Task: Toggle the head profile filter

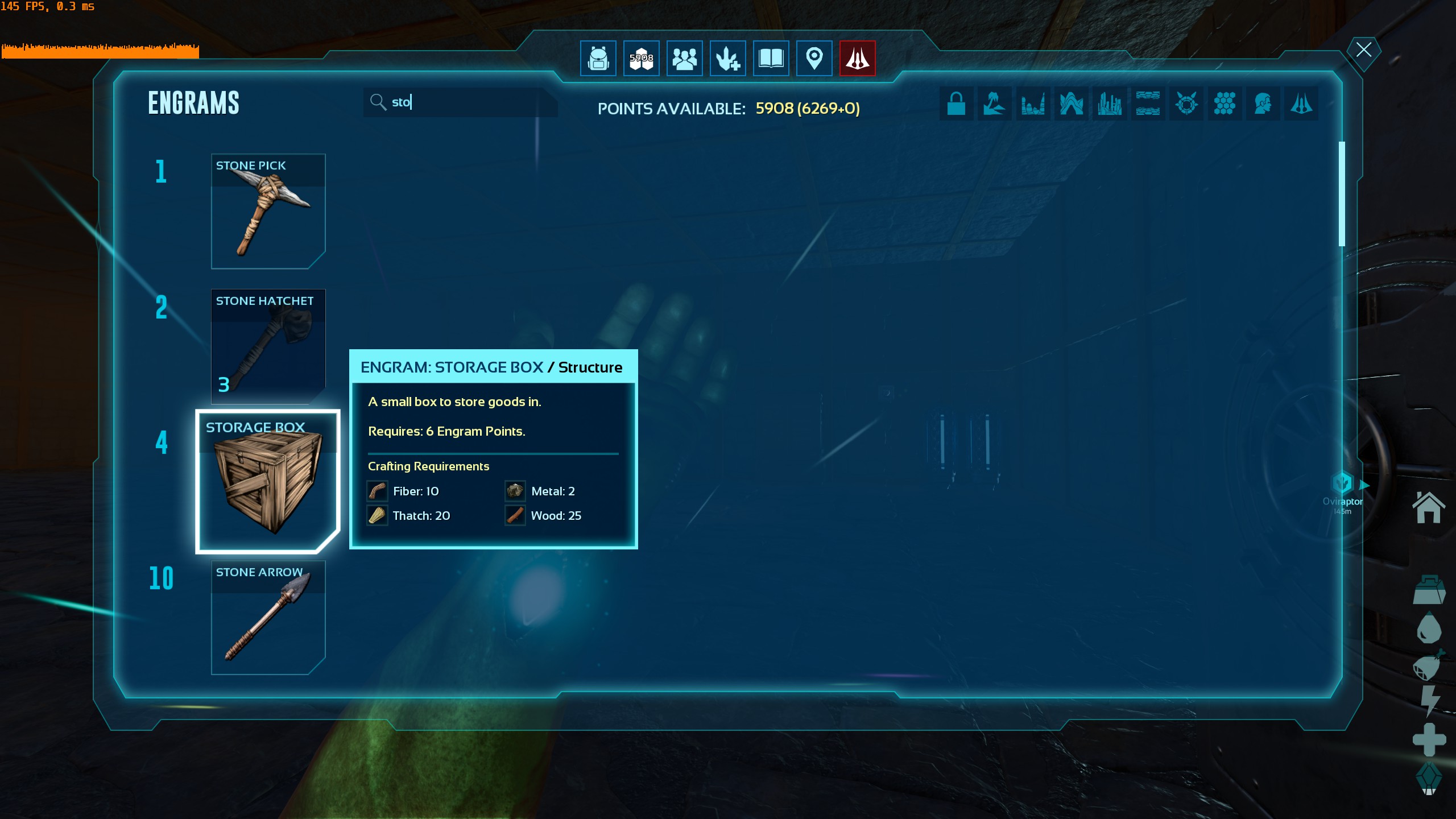Action: coord(1263,104)
